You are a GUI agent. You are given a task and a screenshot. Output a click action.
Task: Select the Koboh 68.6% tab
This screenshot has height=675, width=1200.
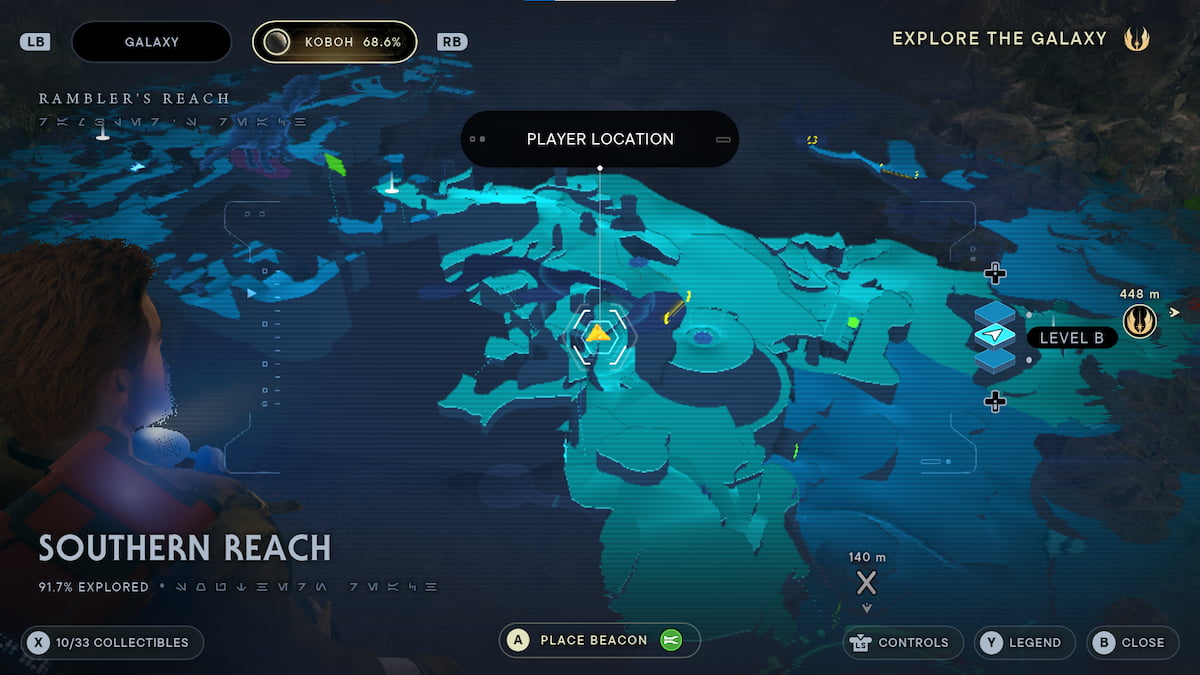click(334, 42)
